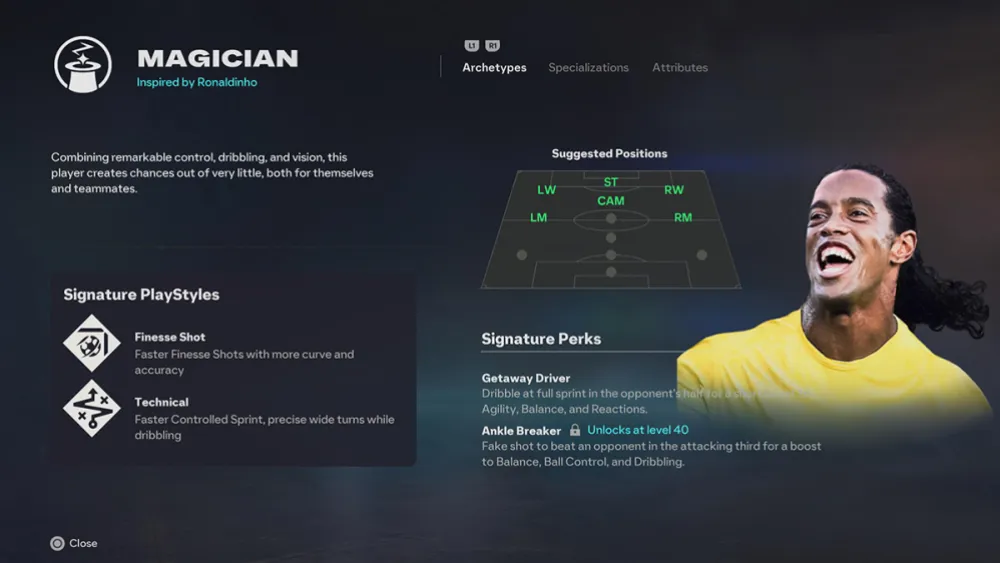Click the Magician archetype hat icon

click(x=82, y=65)
